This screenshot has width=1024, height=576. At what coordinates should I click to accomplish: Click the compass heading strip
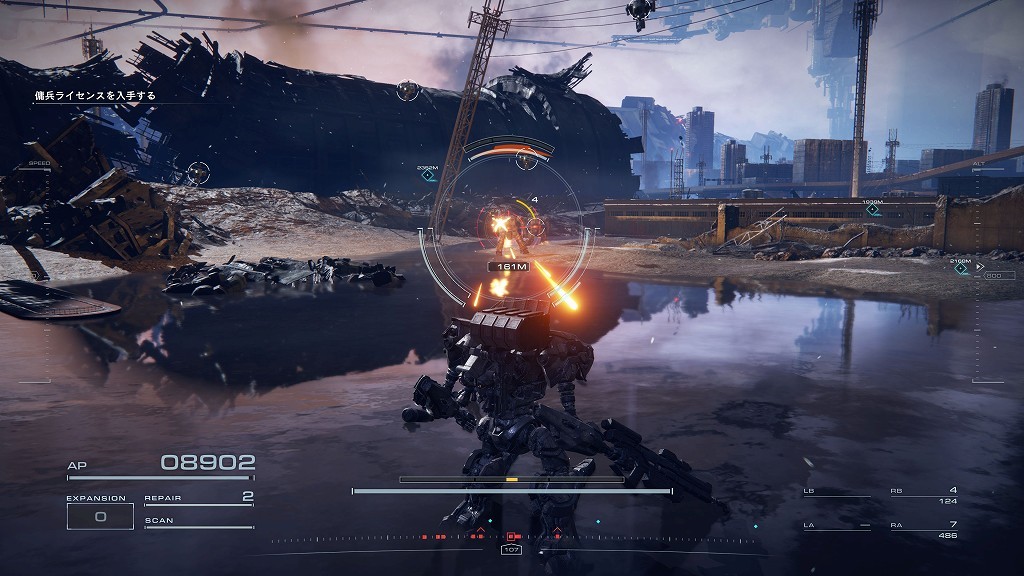[511, 539]
